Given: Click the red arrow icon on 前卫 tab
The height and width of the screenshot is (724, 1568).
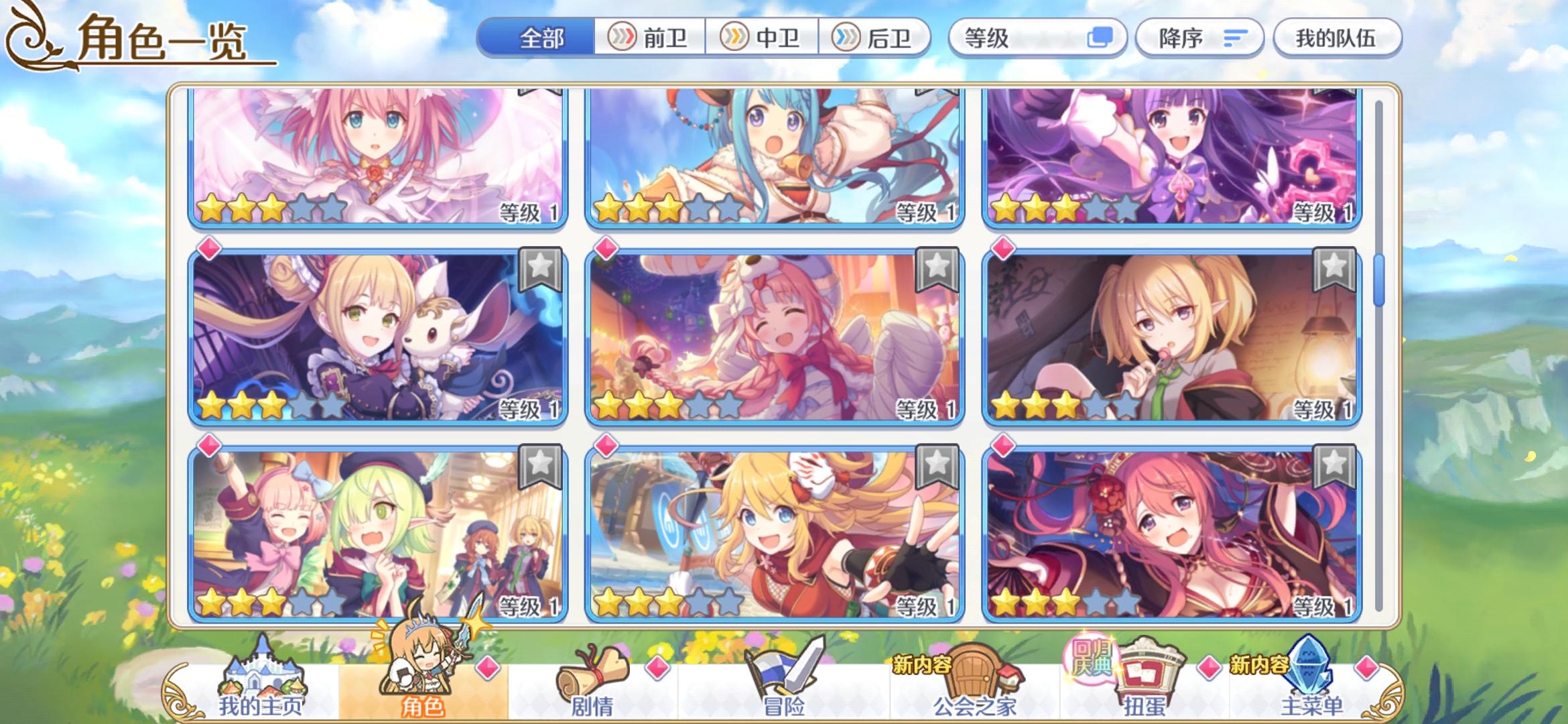Looking at the screenshot, I should [x=623, y=38].
